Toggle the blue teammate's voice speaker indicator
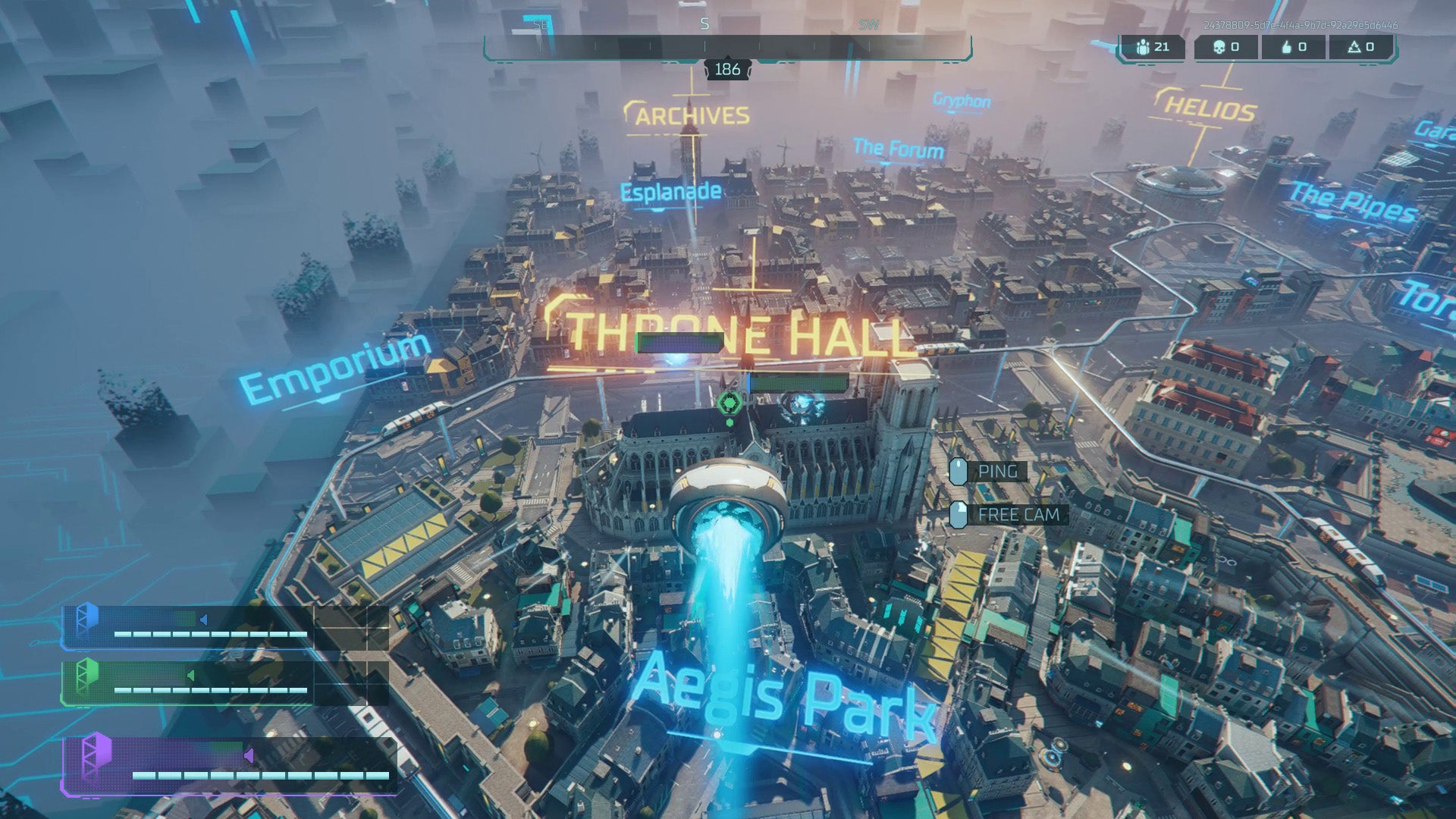This screenshot has width=1456, height=819. coord(203,619)
